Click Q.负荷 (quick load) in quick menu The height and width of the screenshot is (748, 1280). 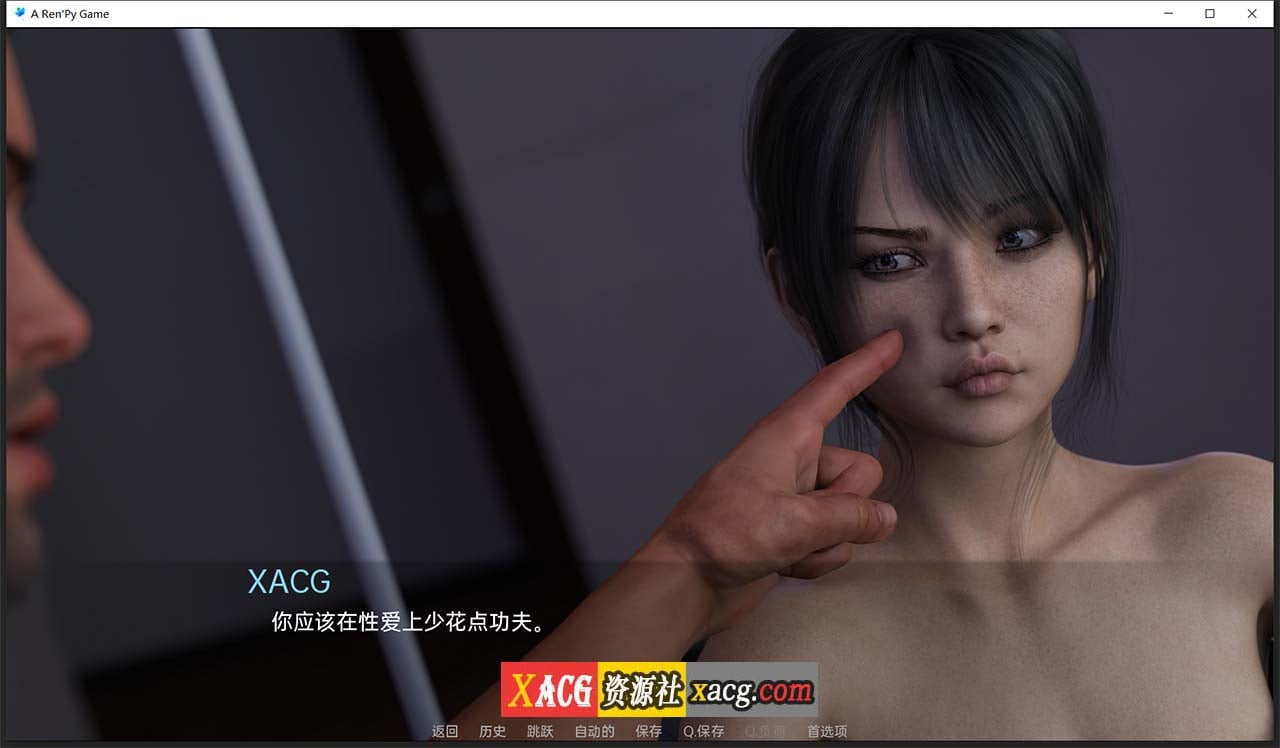coord(762,731)
